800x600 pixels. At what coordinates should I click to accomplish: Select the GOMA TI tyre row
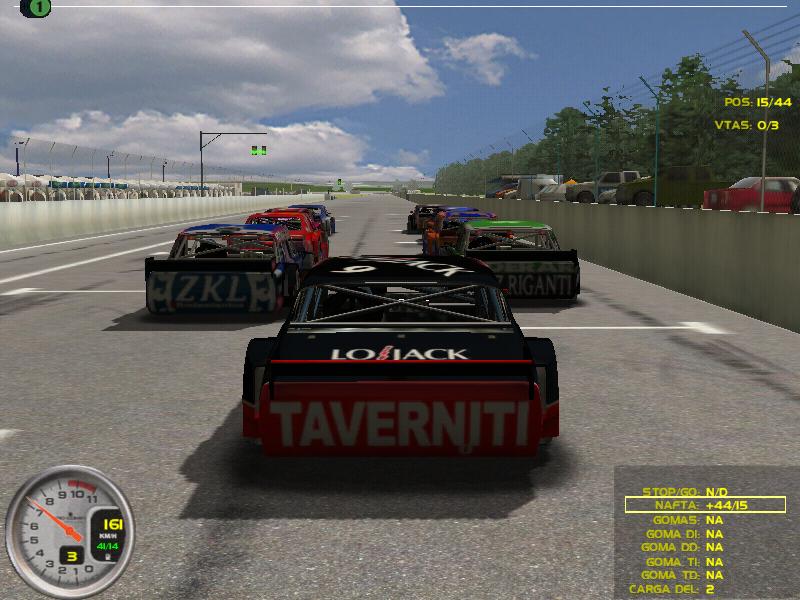click(690, 561)
